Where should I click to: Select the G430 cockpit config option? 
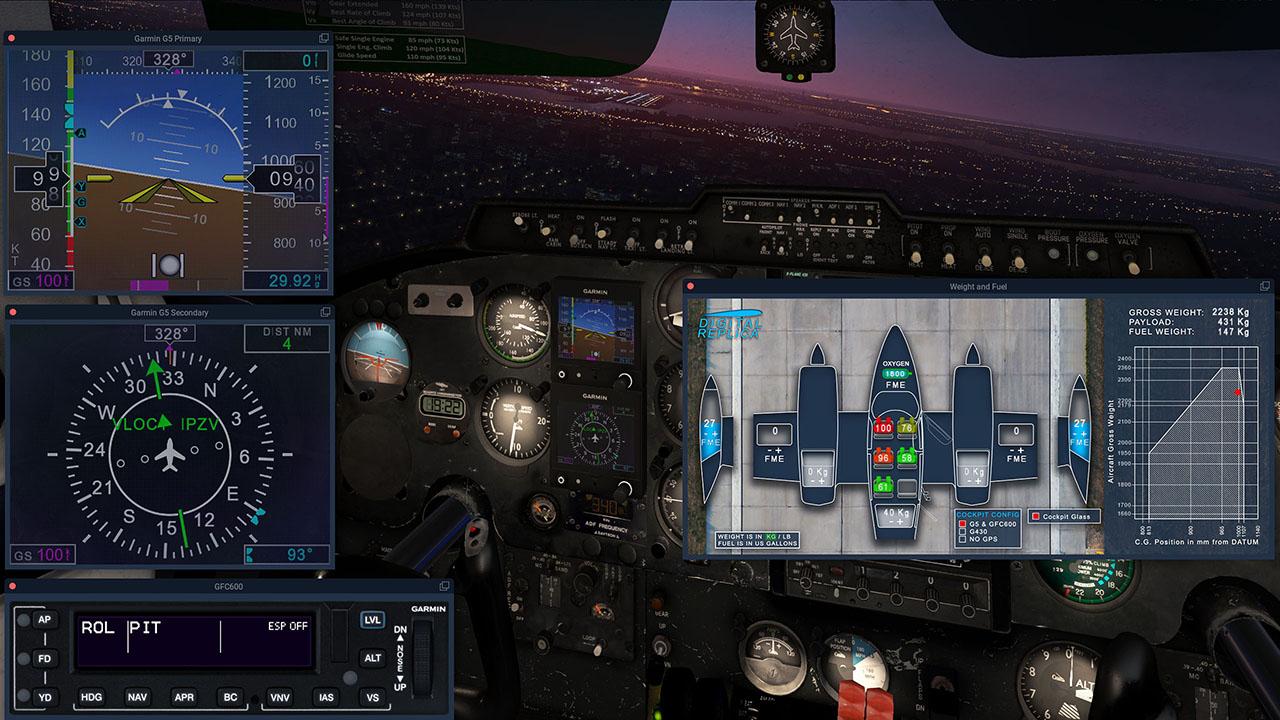click(x=962, y=532)
